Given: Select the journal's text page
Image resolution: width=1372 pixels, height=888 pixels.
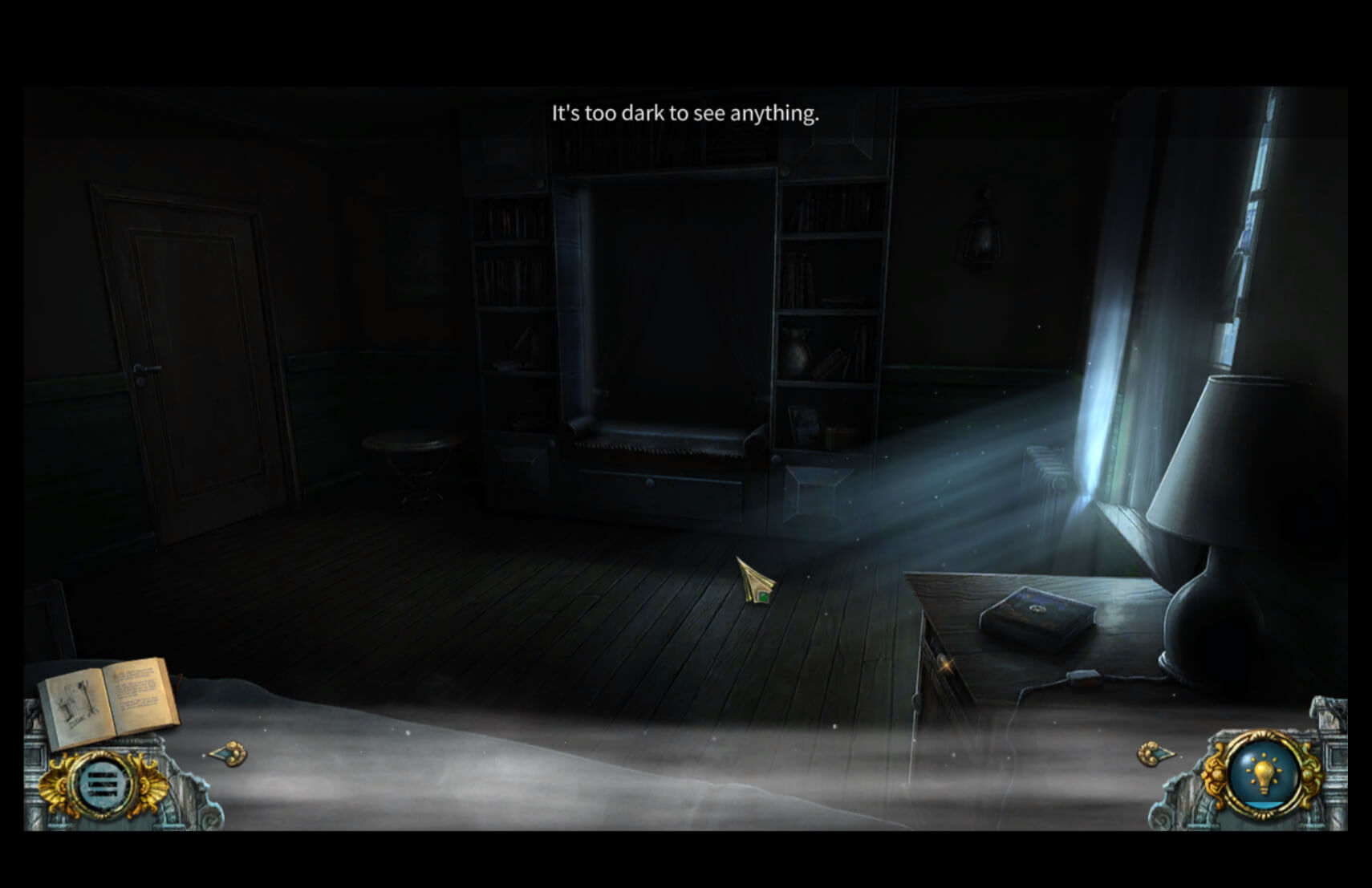Looking at the screenshot, I should 136,694.
